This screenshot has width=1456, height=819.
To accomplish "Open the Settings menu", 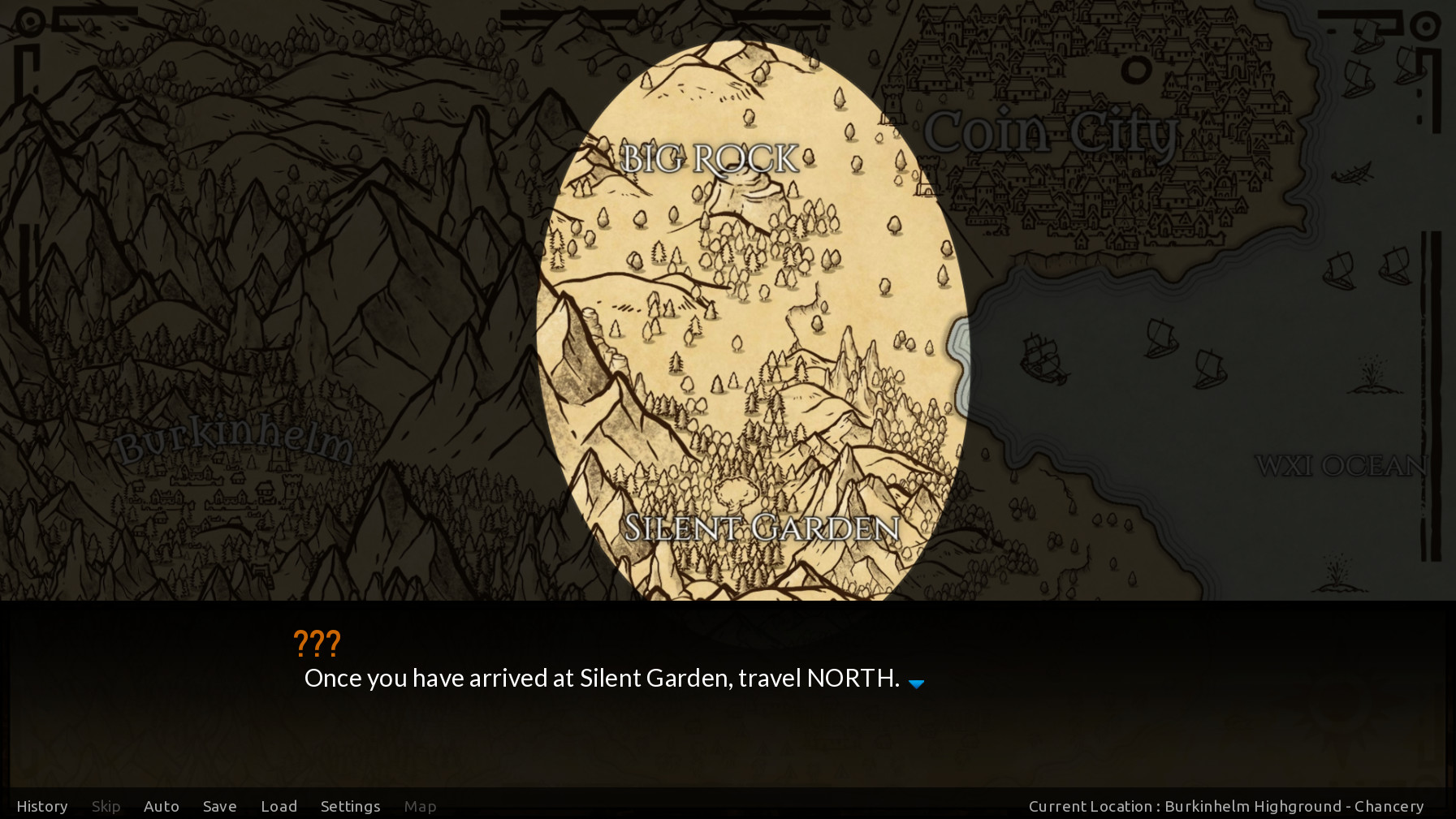I will tap(350, 806).
